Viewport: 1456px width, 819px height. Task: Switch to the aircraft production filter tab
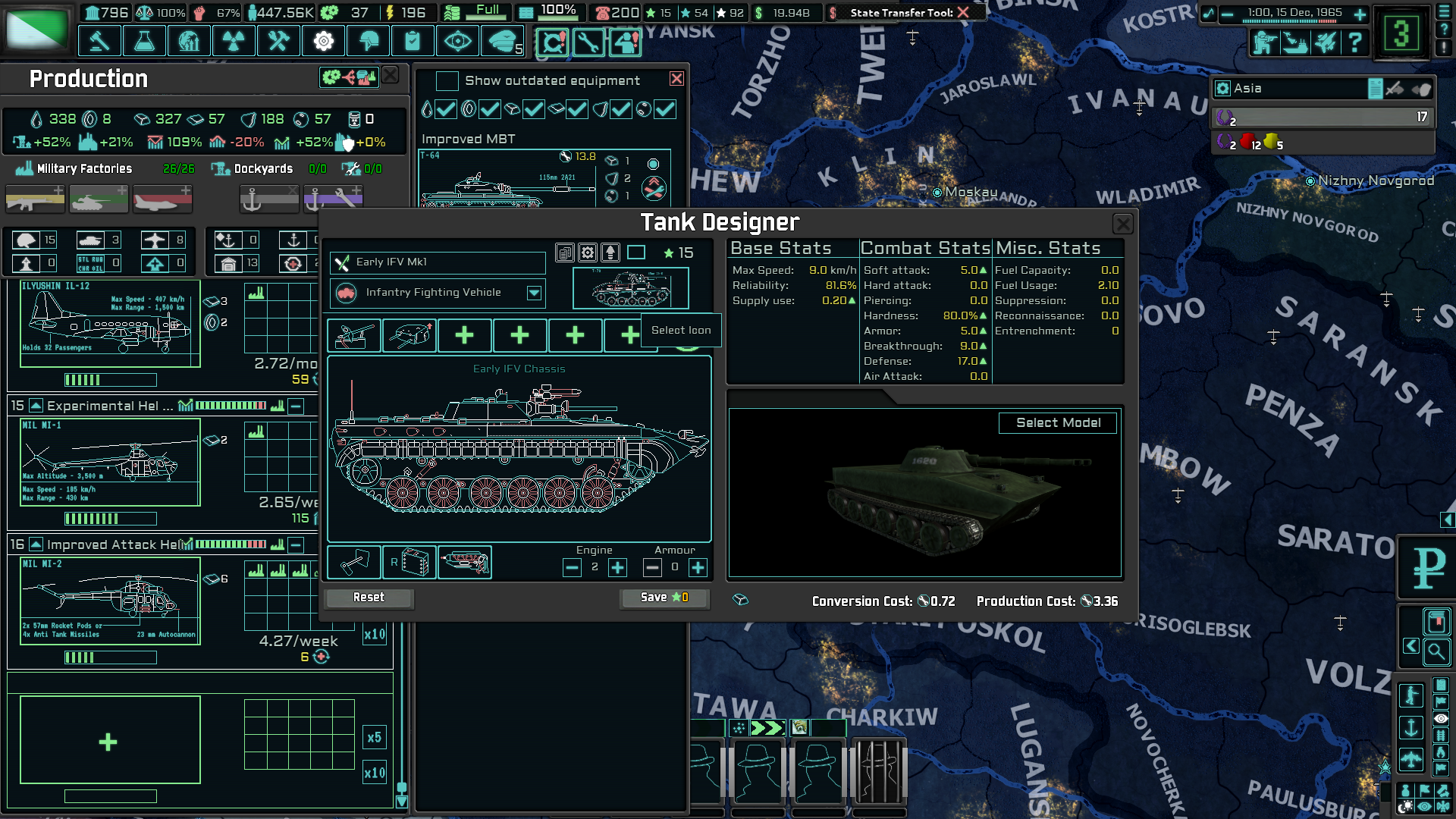(162, 199)
